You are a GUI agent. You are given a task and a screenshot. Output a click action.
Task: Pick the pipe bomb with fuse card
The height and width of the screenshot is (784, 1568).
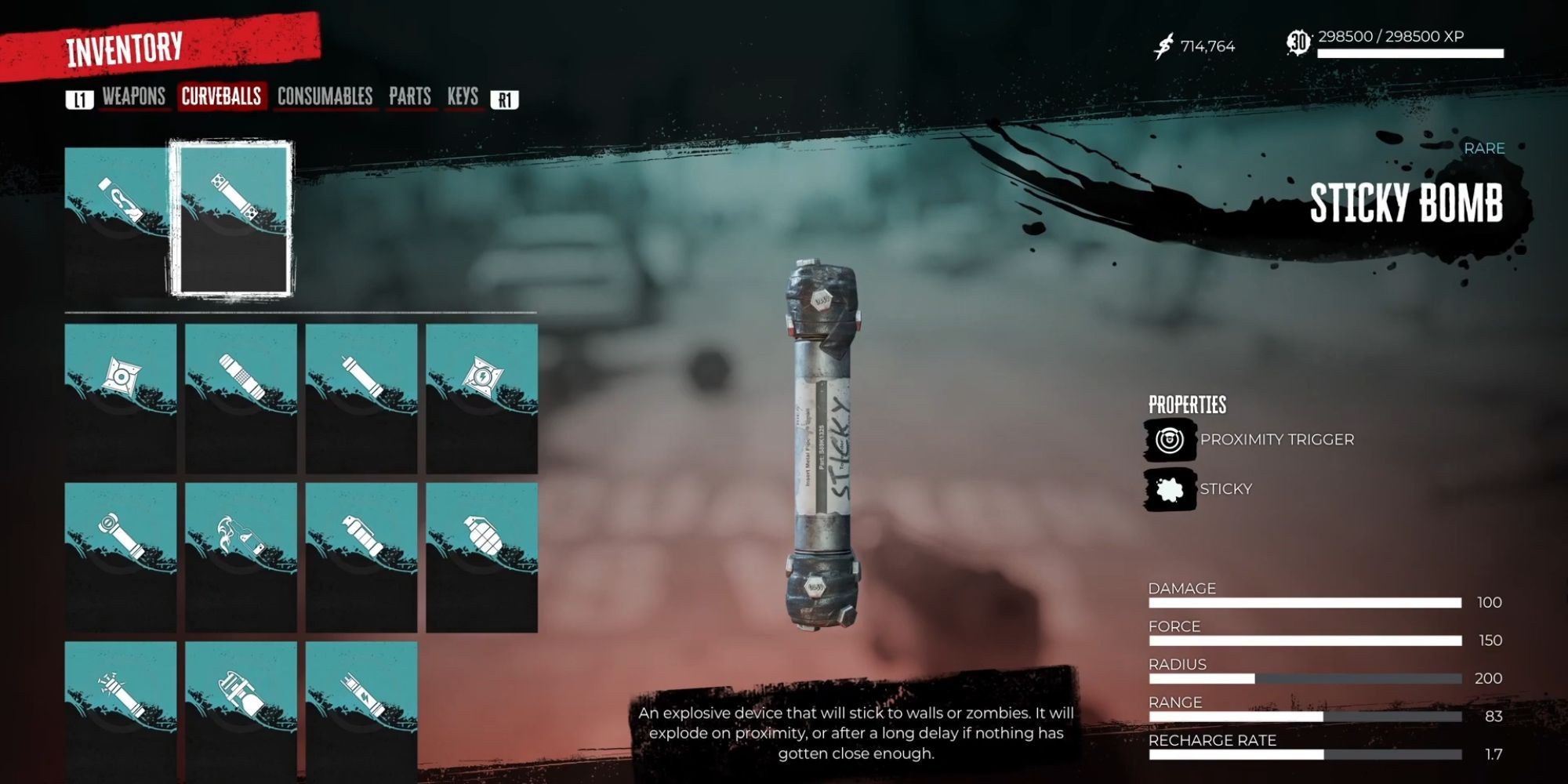[361, 397]
